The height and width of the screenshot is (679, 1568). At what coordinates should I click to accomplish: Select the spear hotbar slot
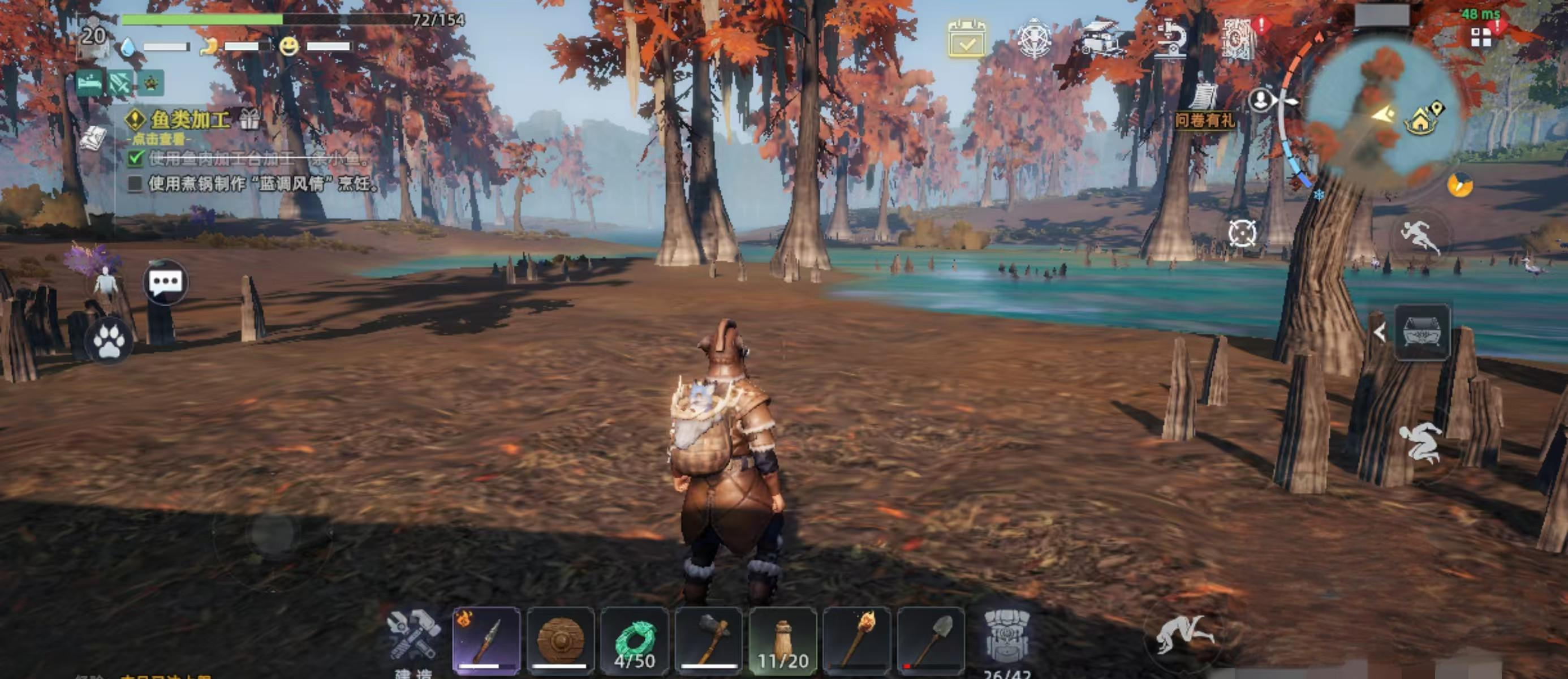click(x=486, y=640)
